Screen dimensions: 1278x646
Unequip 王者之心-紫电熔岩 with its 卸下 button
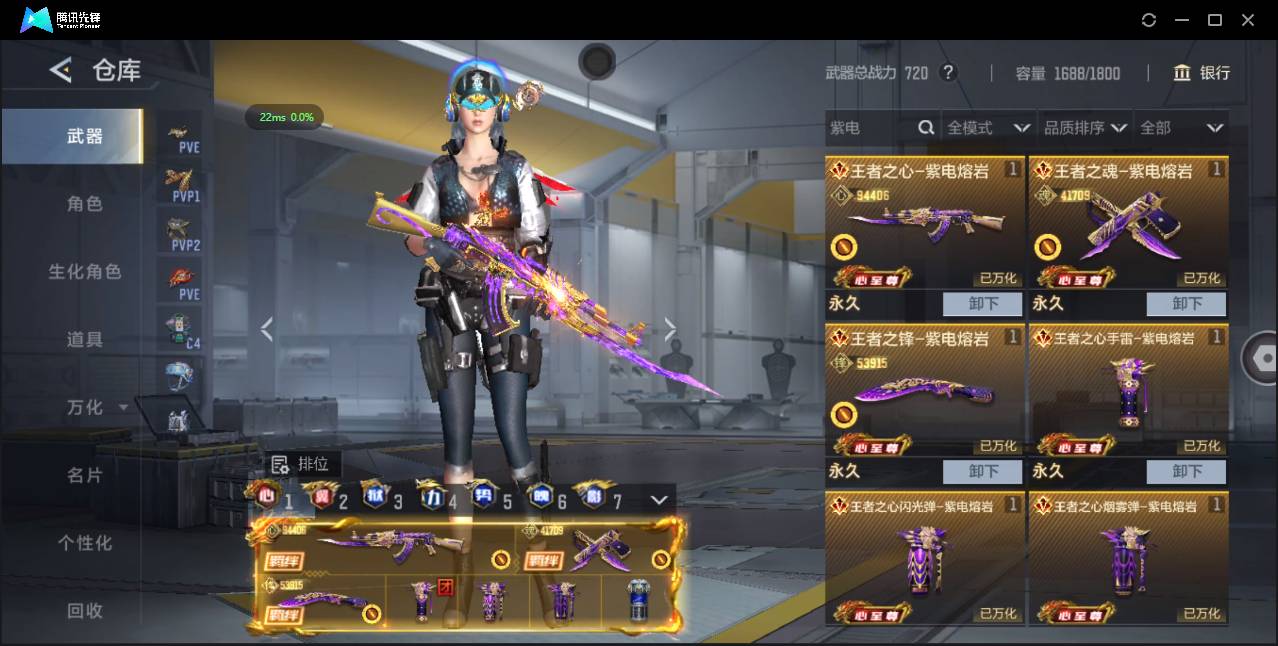[x=982, y=304]
